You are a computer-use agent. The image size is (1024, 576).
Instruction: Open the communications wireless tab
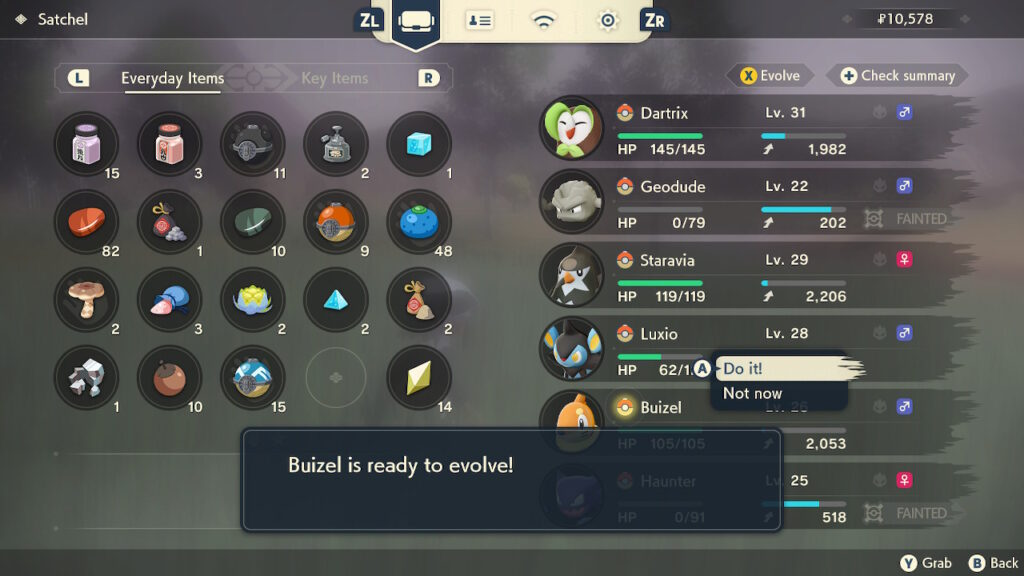(x=543, y=21)
